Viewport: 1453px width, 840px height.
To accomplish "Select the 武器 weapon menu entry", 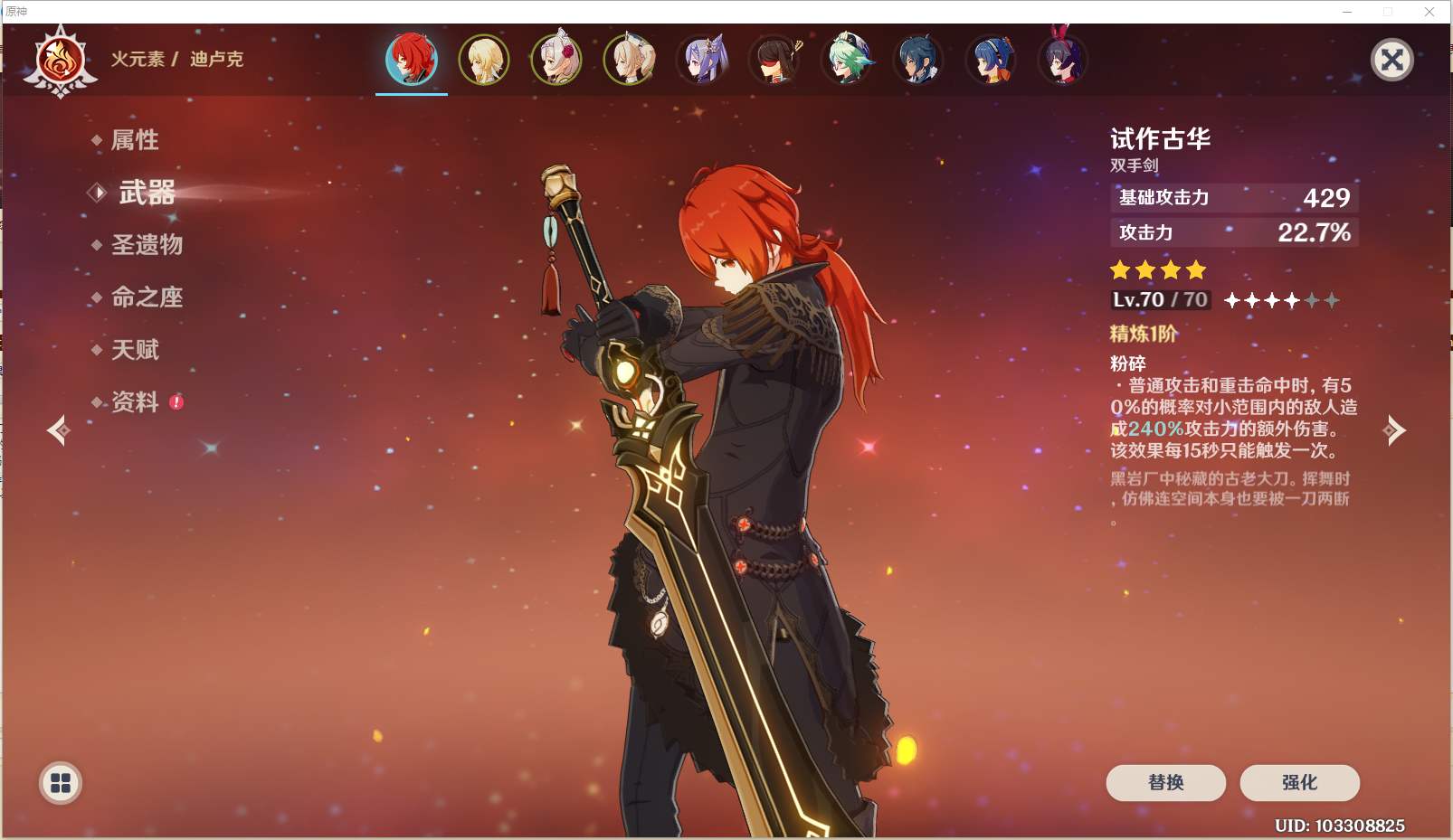I will click(x=147, y=193).
